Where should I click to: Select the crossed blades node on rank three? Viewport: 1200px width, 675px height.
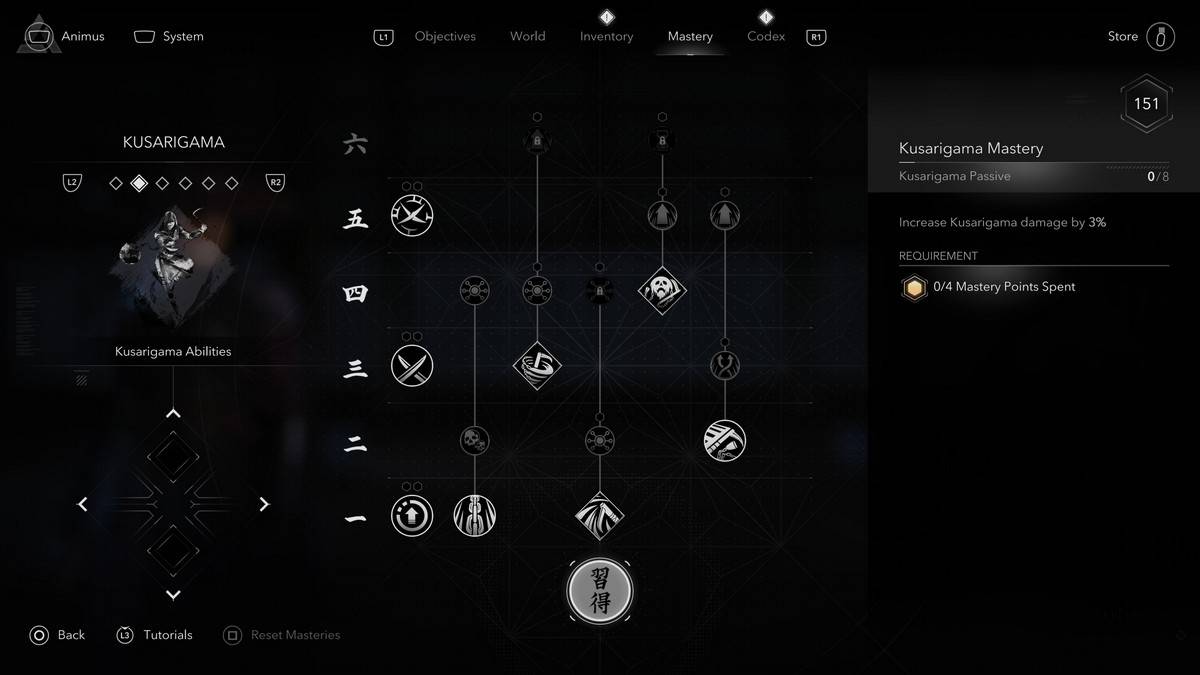point(411,366)
